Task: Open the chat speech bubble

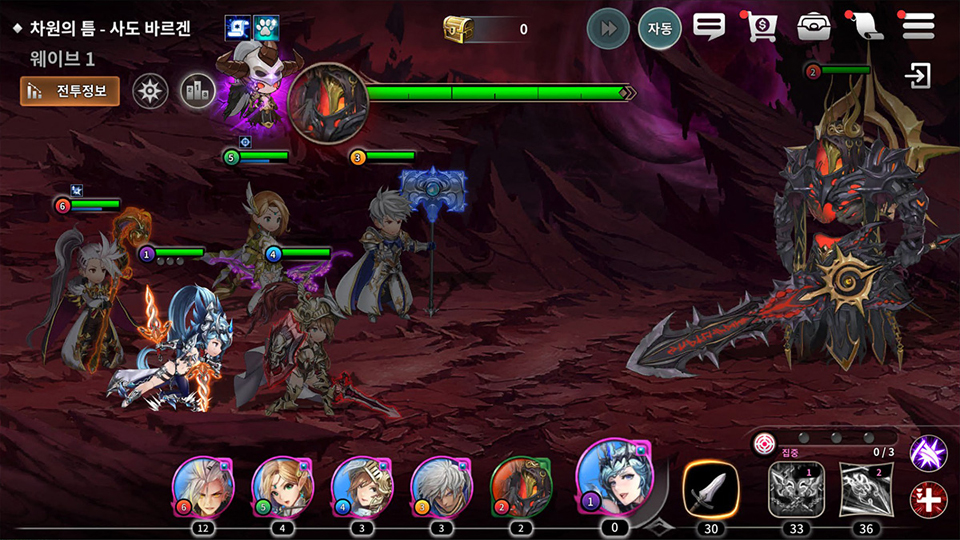Action: (709, 27)
